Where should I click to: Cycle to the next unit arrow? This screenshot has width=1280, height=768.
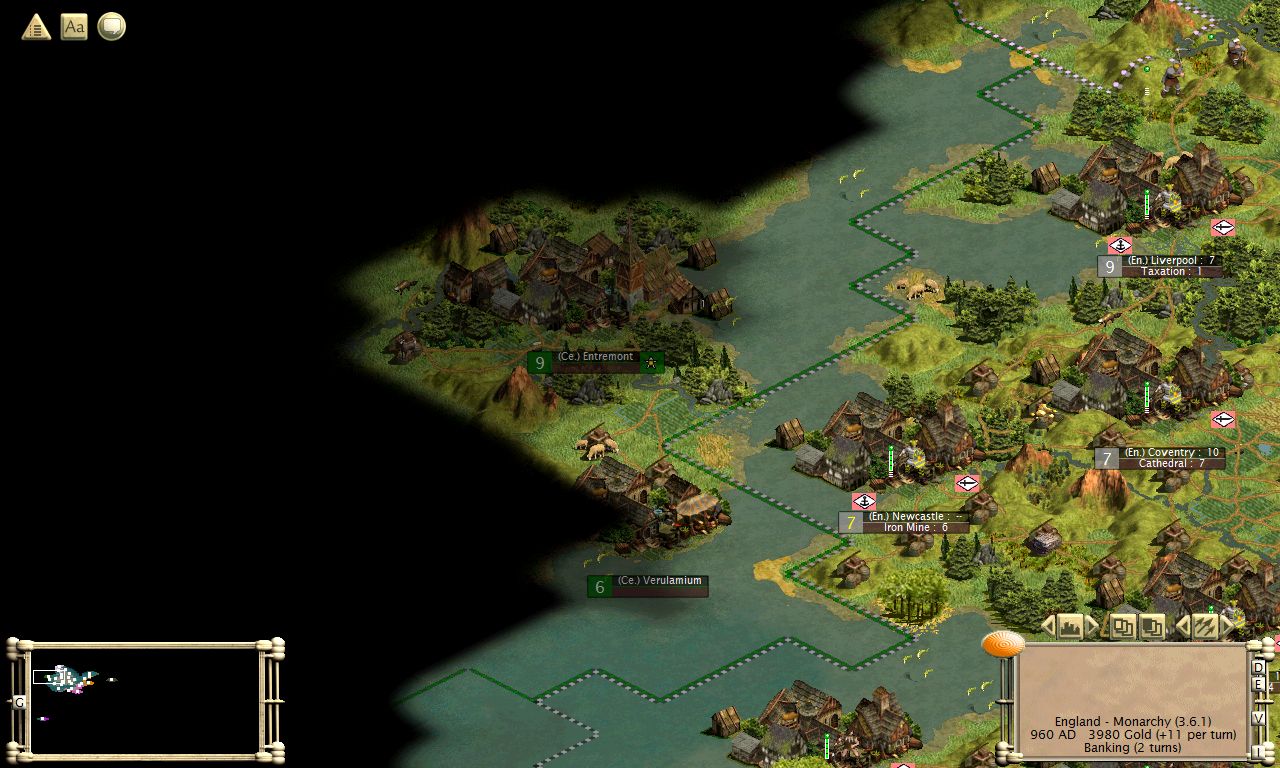click(x=1227, y=627)
